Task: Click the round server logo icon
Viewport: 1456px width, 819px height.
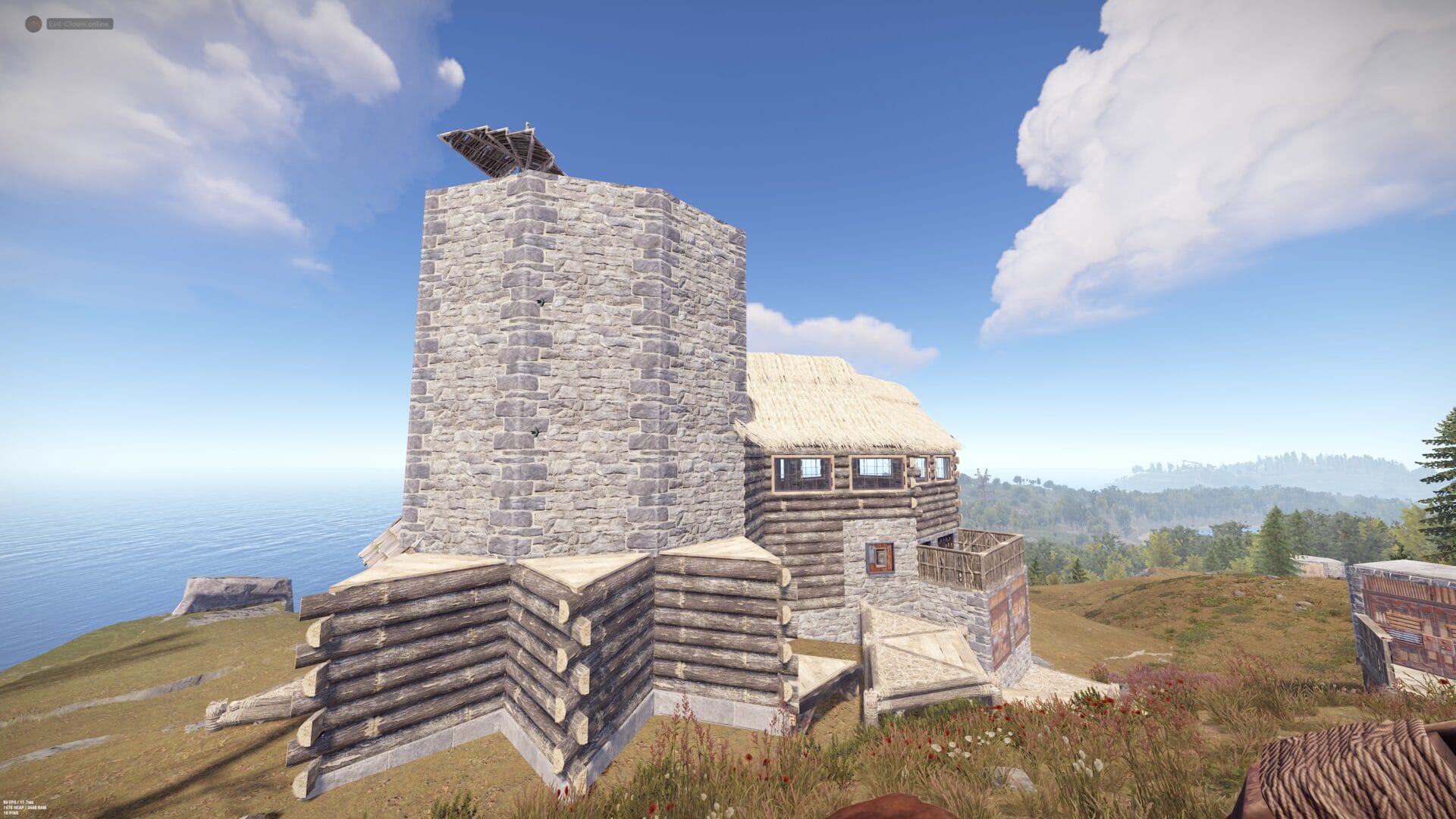Action: point(33,24)
